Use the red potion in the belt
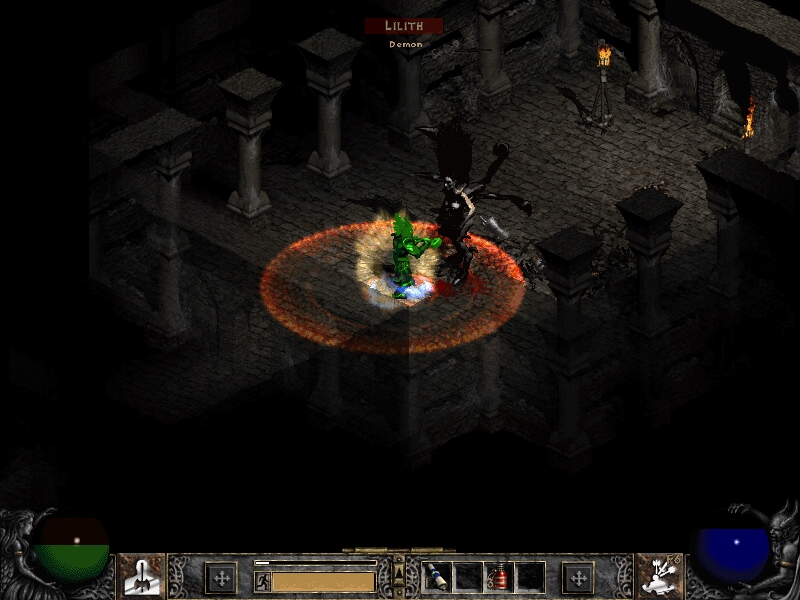 coord(499,577)
